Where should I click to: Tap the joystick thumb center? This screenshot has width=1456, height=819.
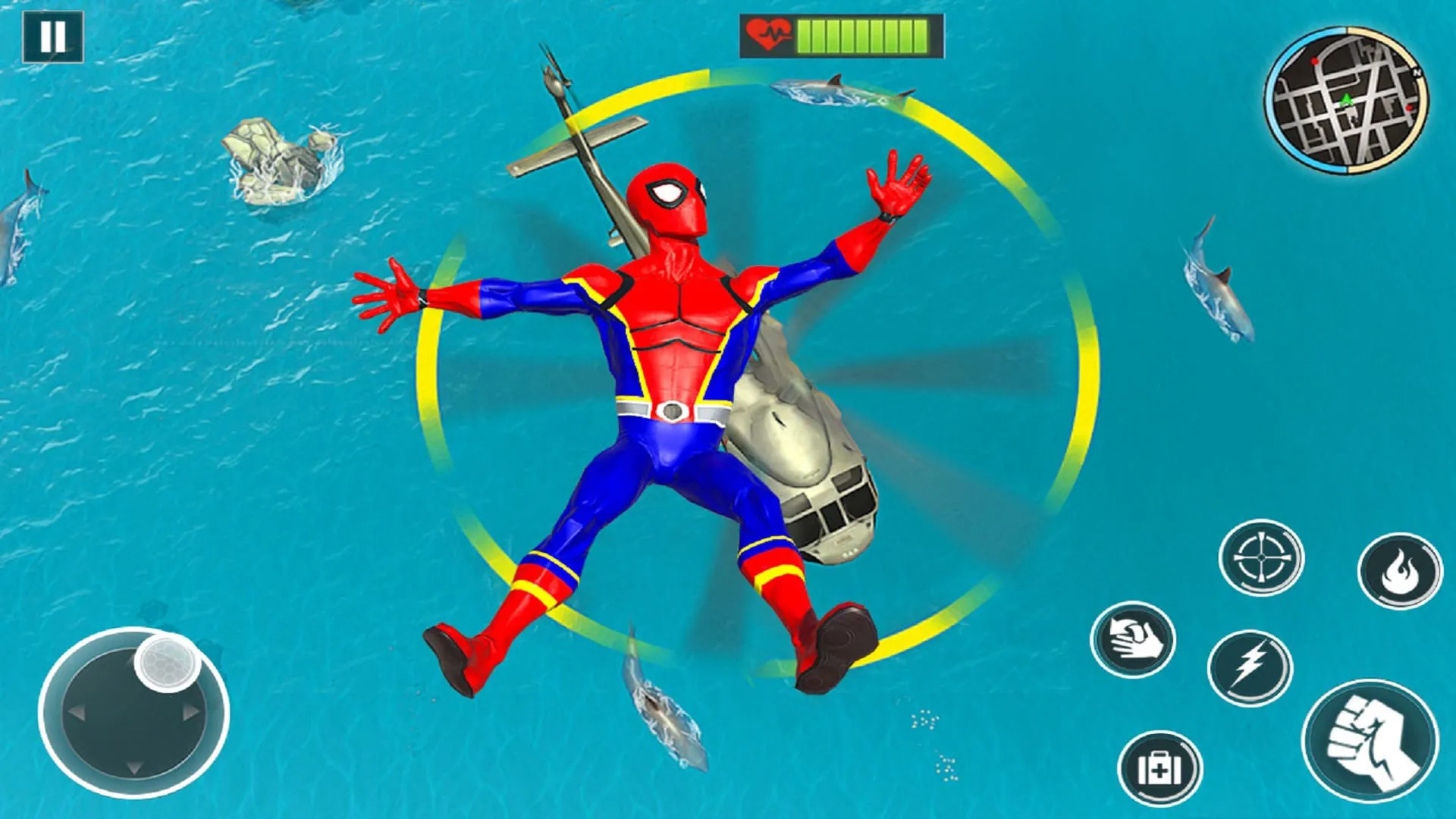click(x=167, y=664)
